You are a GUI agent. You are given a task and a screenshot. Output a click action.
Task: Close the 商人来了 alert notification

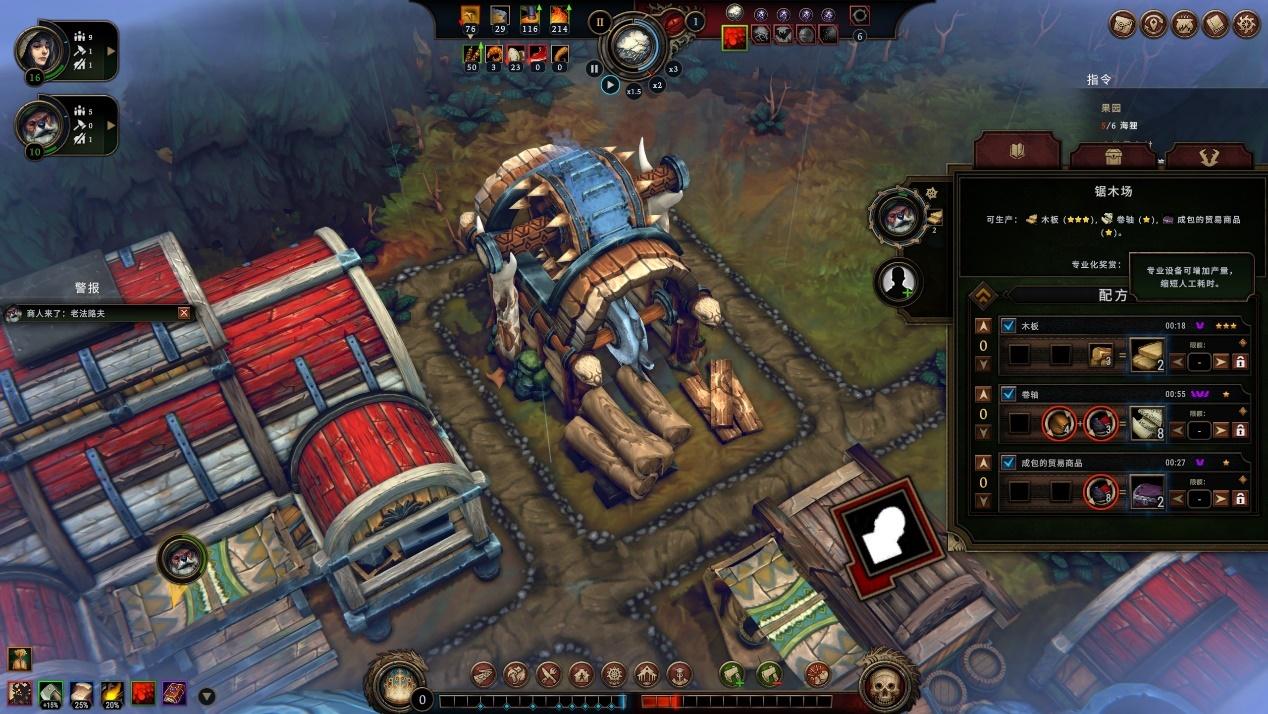coord(183,313)
